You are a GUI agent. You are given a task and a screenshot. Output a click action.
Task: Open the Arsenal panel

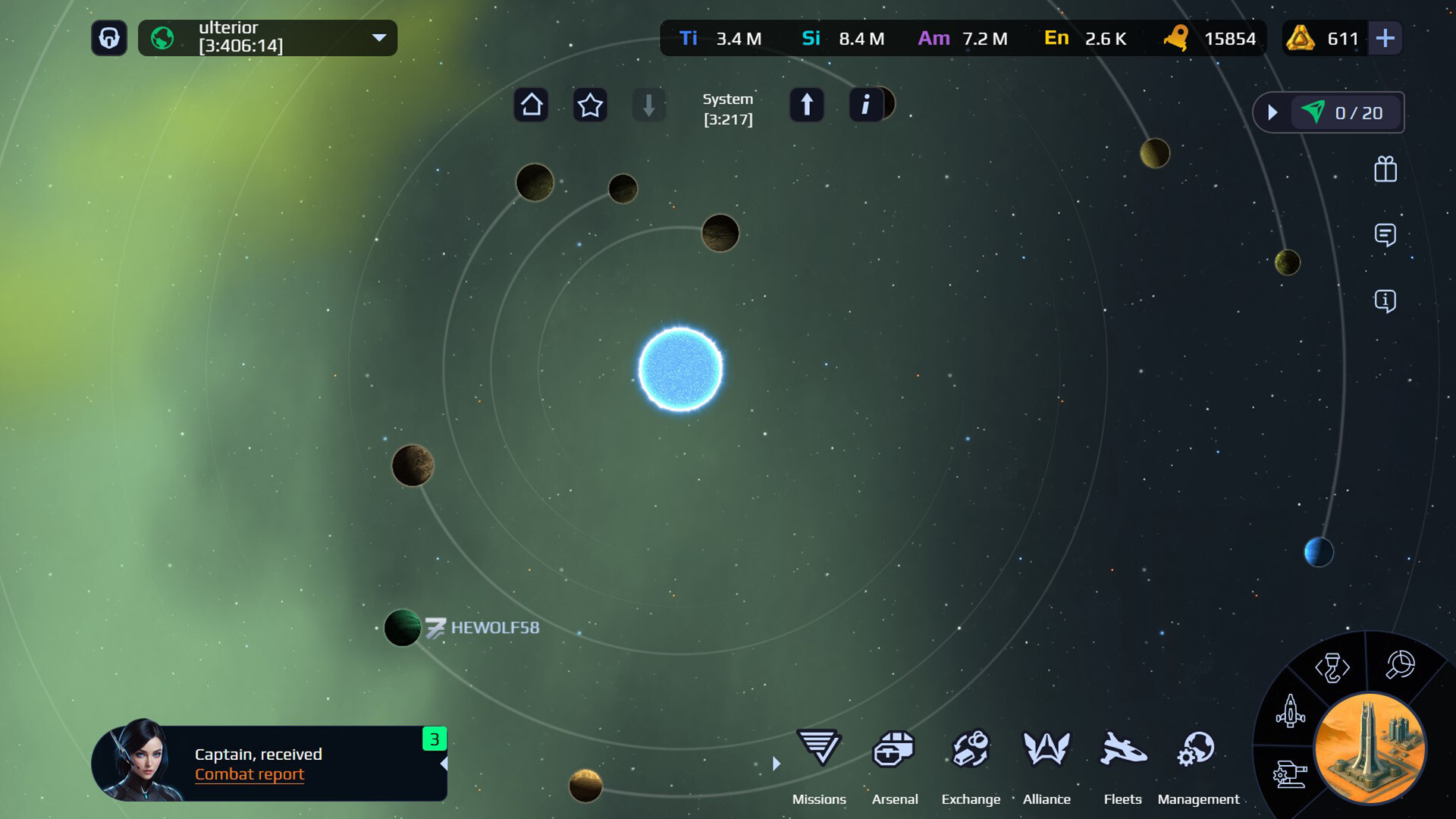896,751
